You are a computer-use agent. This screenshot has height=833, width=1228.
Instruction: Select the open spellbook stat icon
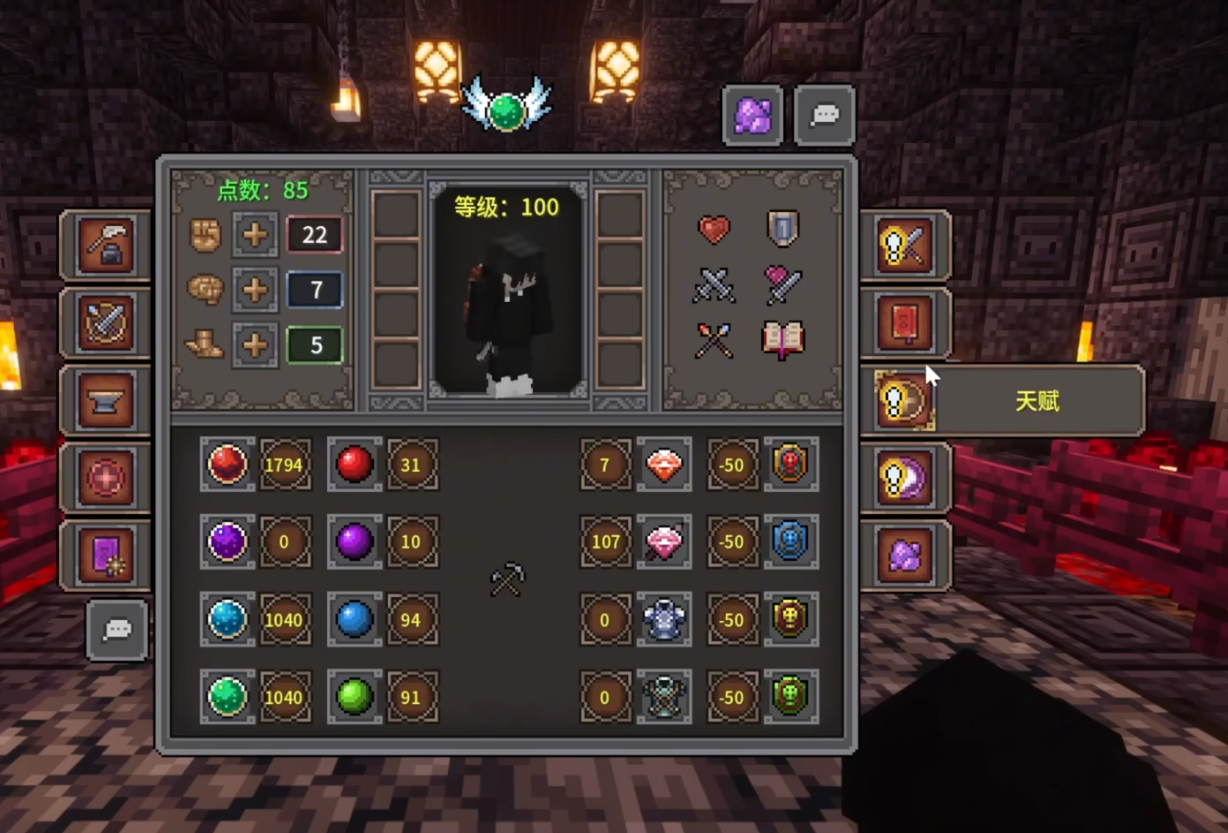(783, 340)
